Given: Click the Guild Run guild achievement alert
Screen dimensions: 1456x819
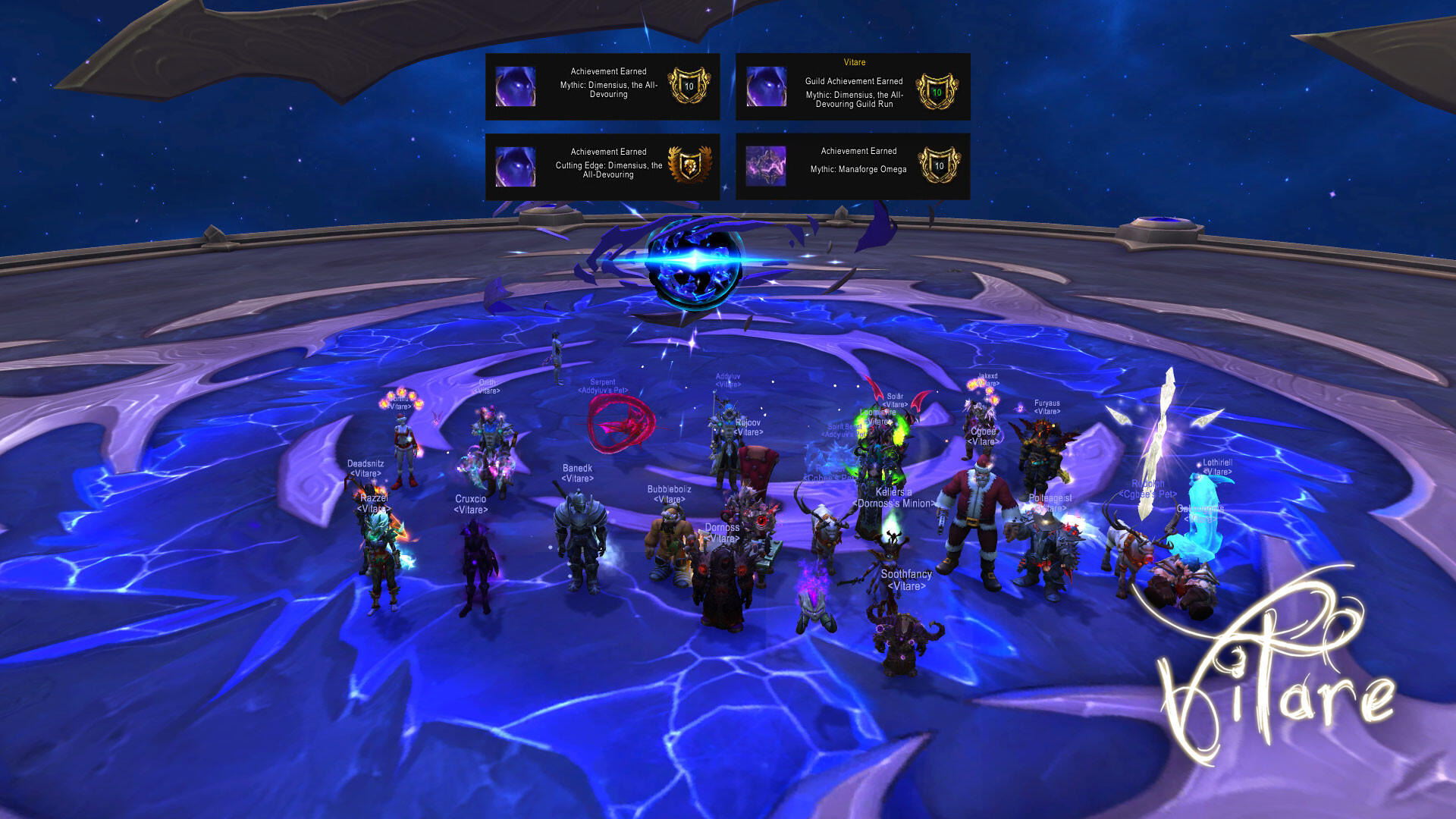Looking at the screenshot, I should click(x=852, y=87).
